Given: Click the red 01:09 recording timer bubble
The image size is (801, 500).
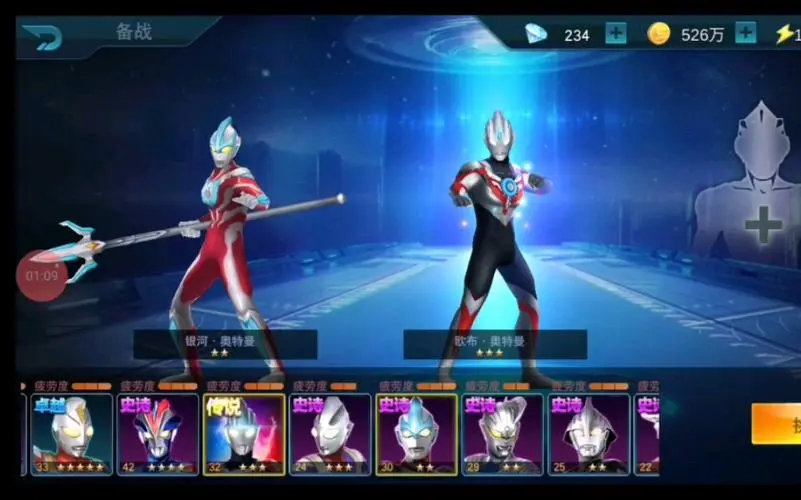Looking at the screenshot, I should [42, 274].
